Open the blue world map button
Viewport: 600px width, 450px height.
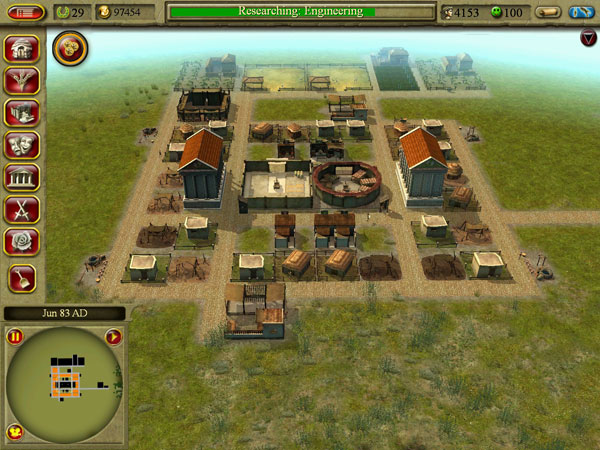click(581, 12)
